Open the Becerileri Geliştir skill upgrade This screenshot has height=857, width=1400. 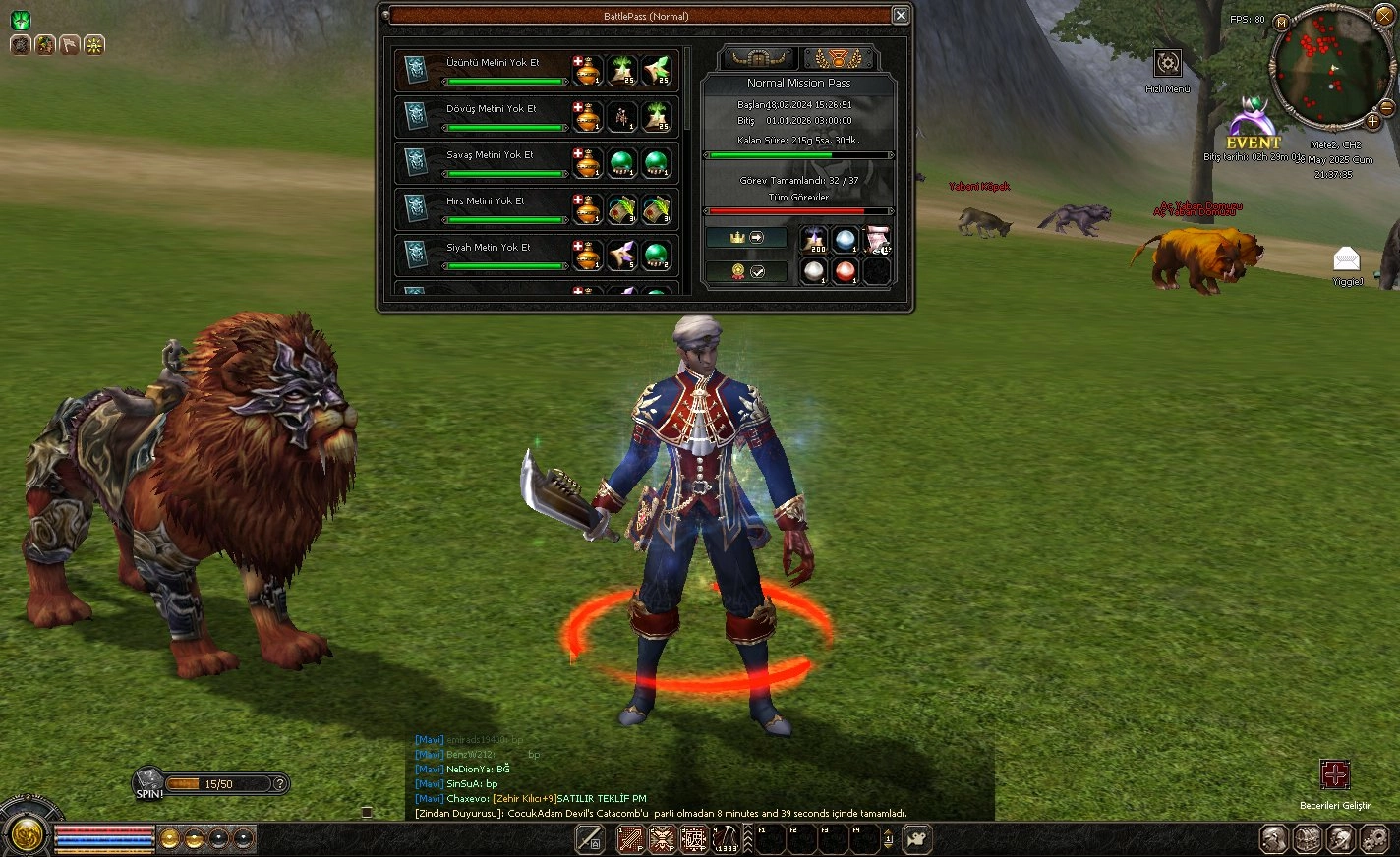tap(1334, 775)
